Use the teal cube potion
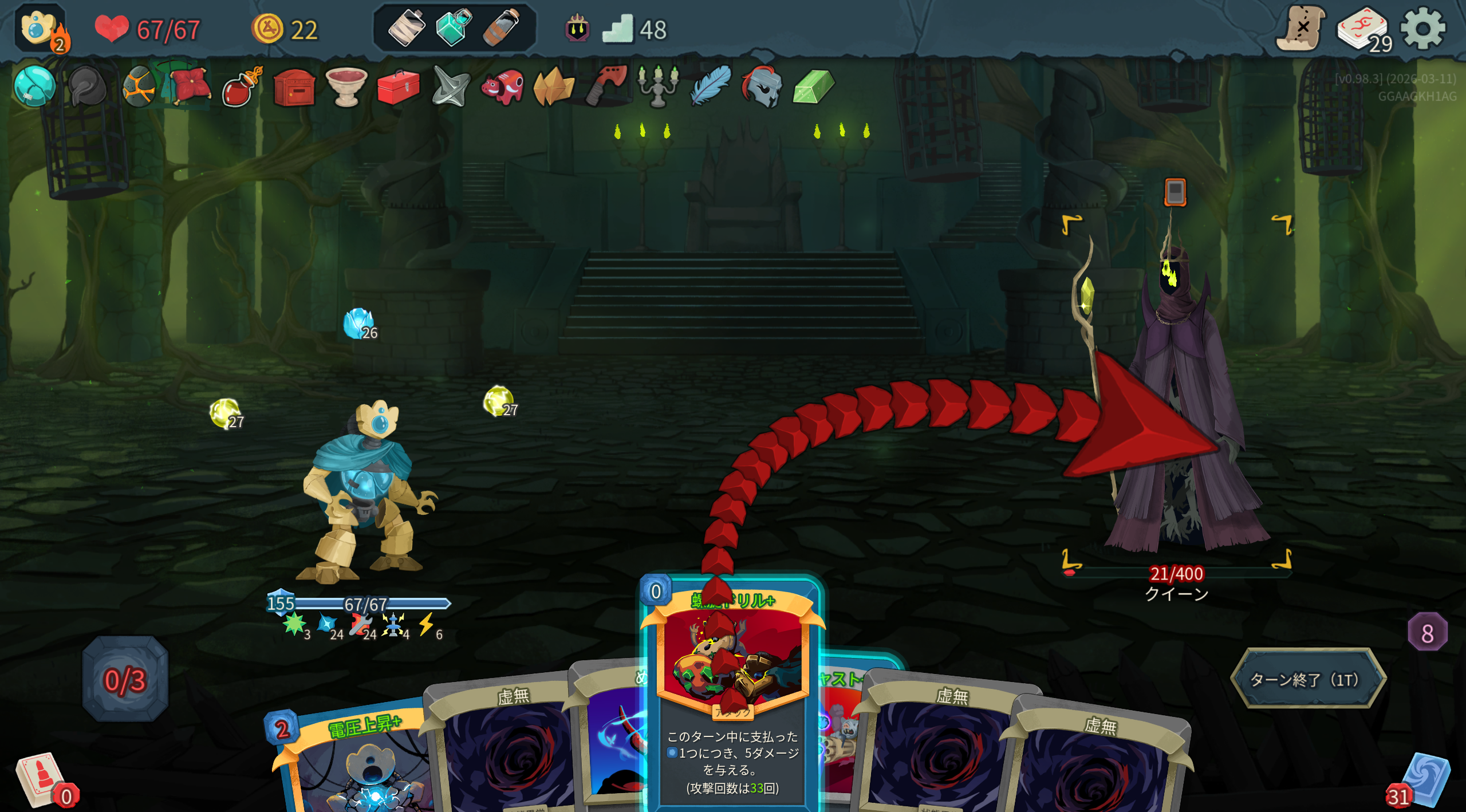This screenshot has width=1466, height=812. click(x=454, y=27)
